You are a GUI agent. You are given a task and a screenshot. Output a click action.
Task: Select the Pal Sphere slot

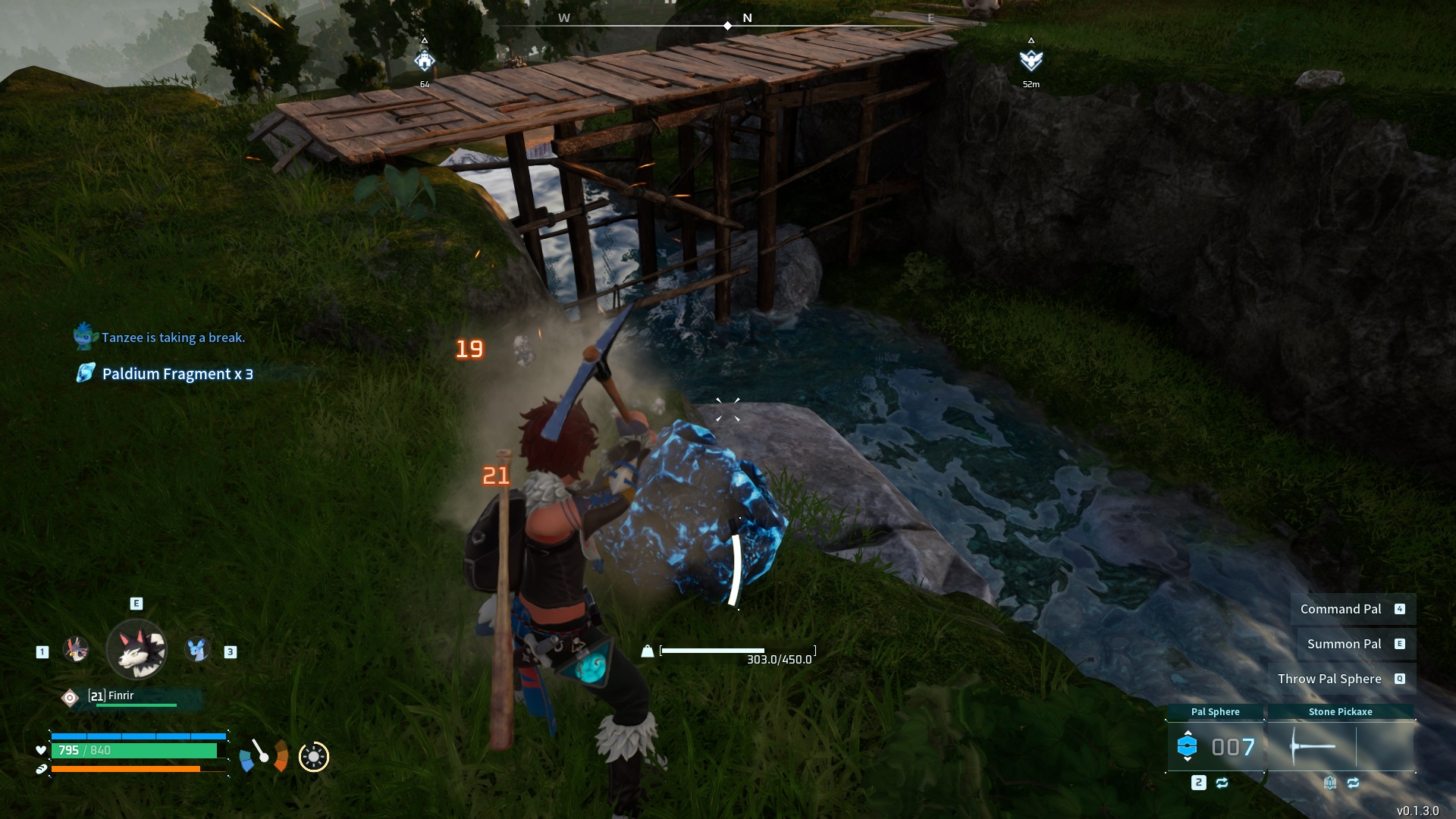tap(1215, 747)
